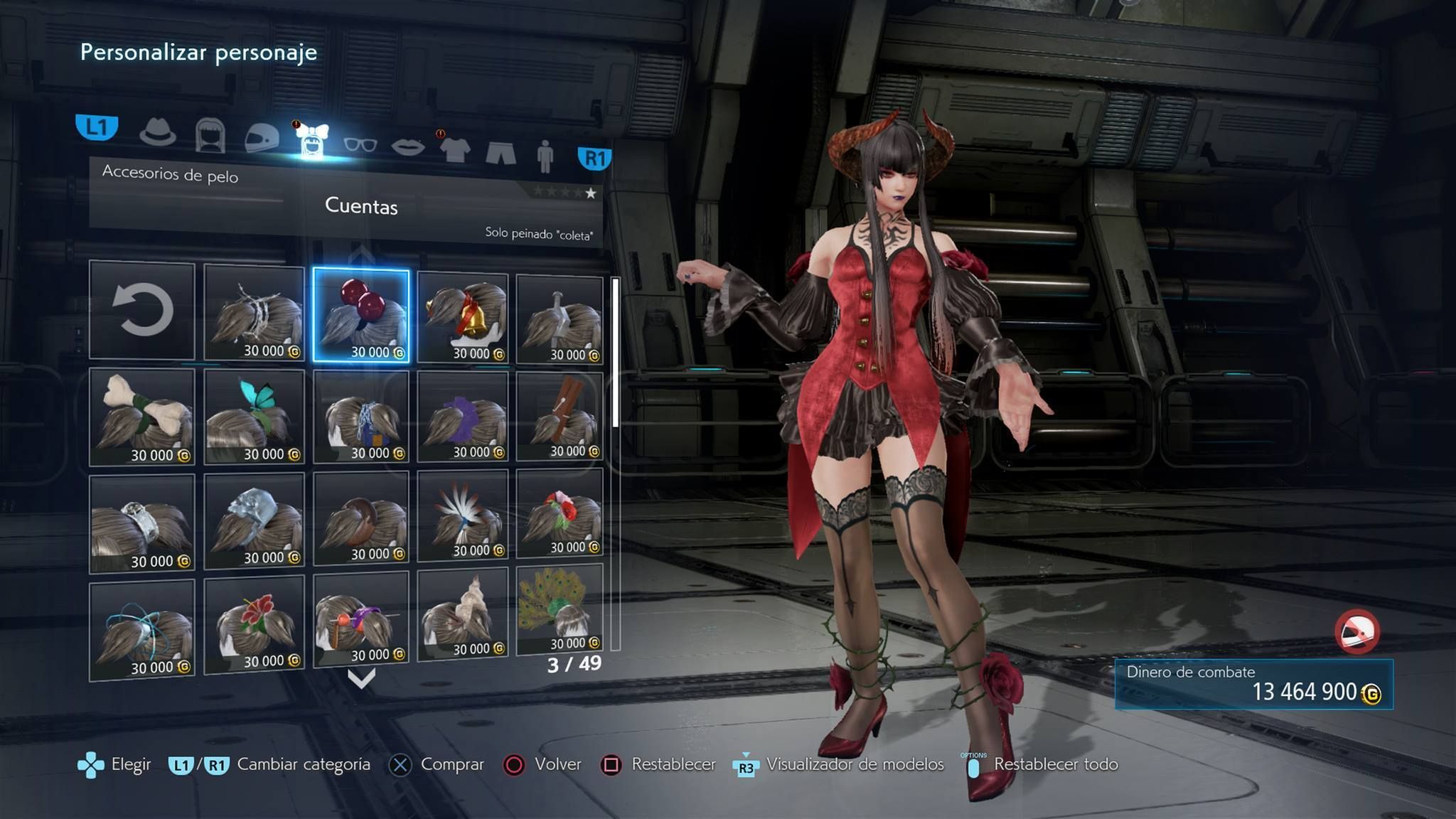
Task: Switch to the glasses category tab
Action: 360,144
